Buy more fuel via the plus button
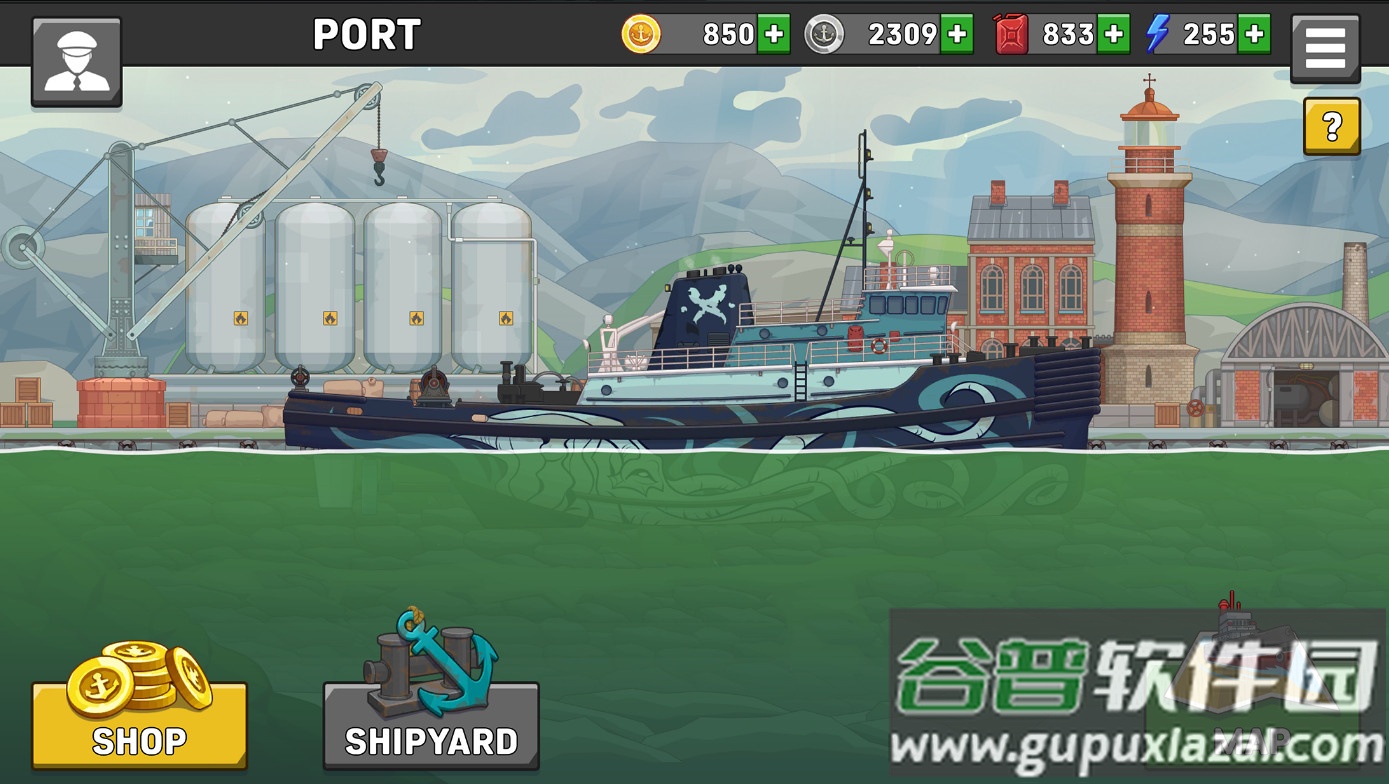1389x784 pixels. pos(1113,34)
